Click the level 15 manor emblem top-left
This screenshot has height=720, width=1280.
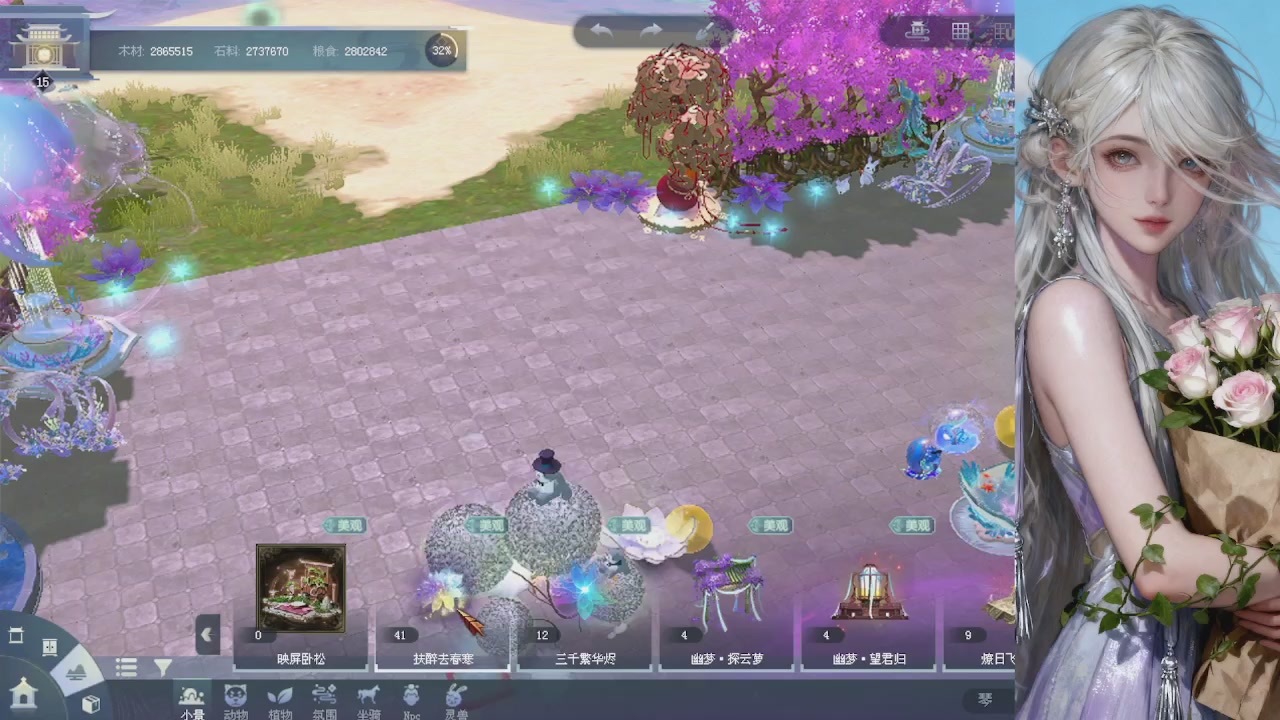[42, 45]
